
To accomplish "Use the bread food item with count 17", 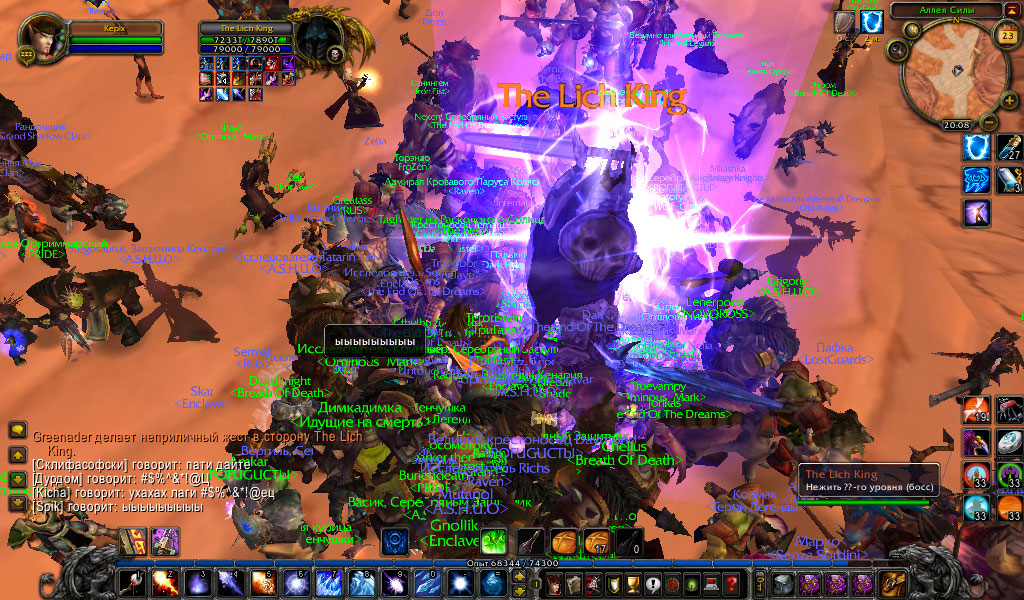I will coord(597,543).
